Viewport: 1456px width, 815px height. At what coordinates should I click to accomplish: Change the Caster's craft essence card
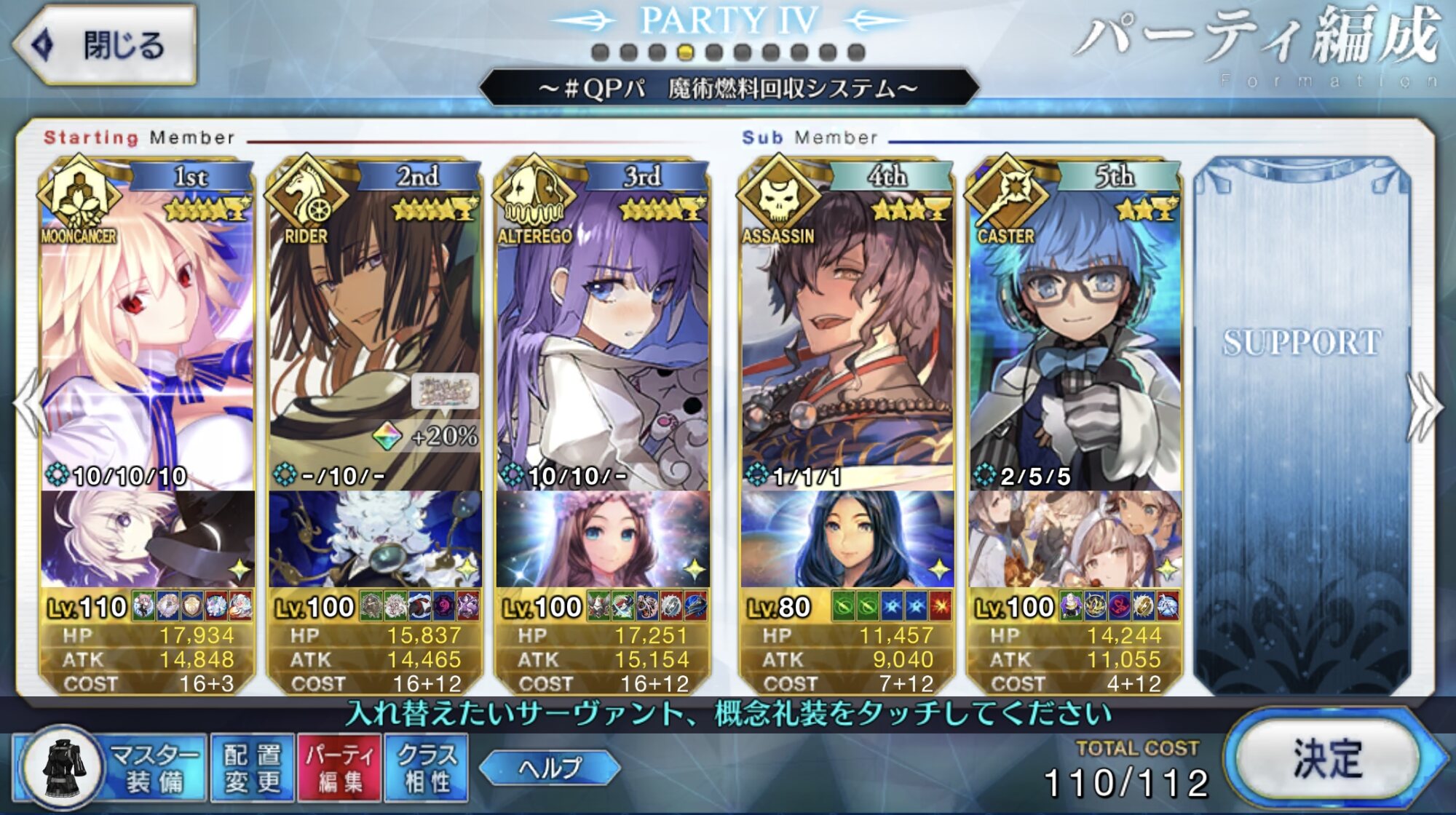point(1075,538)
